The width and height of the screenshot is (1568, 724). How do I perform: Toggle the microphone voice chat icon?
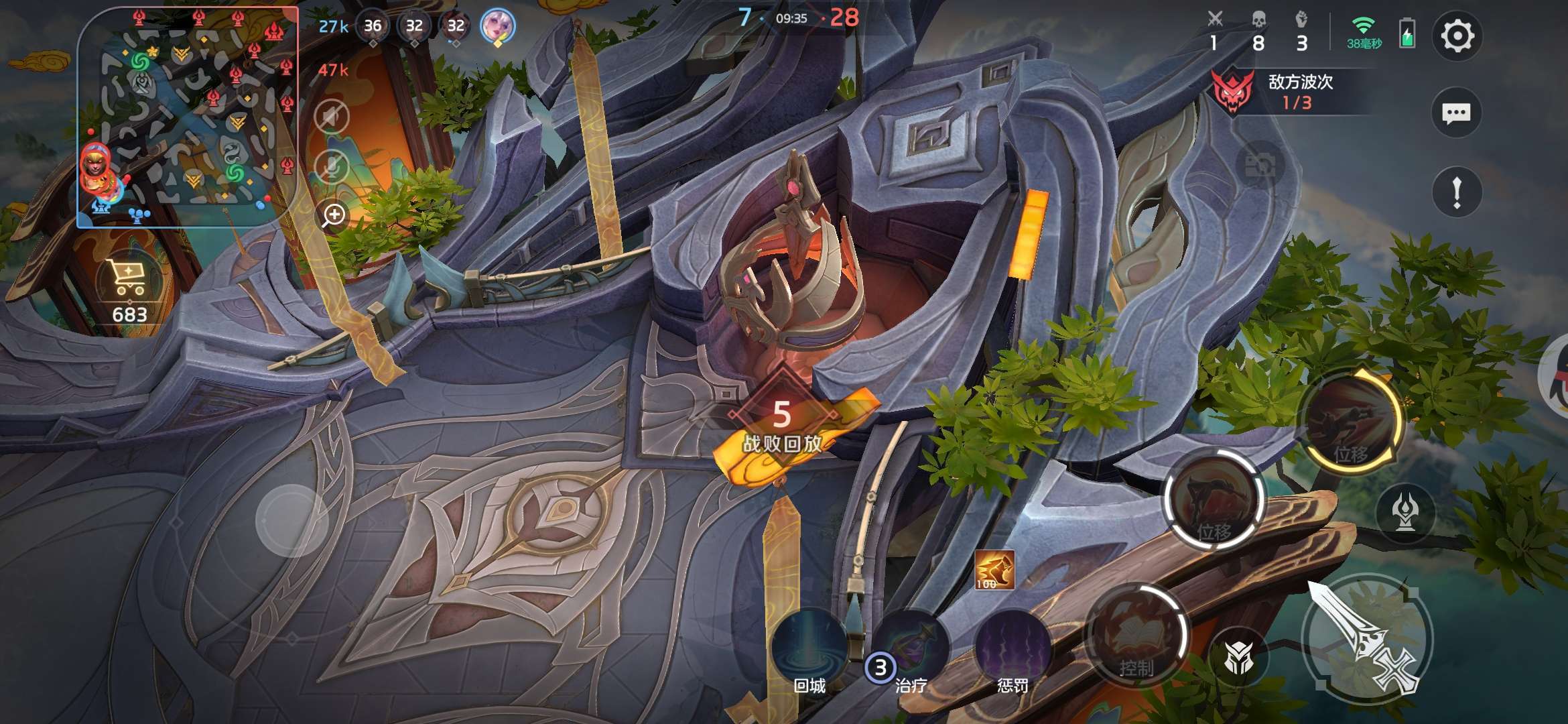332,167
